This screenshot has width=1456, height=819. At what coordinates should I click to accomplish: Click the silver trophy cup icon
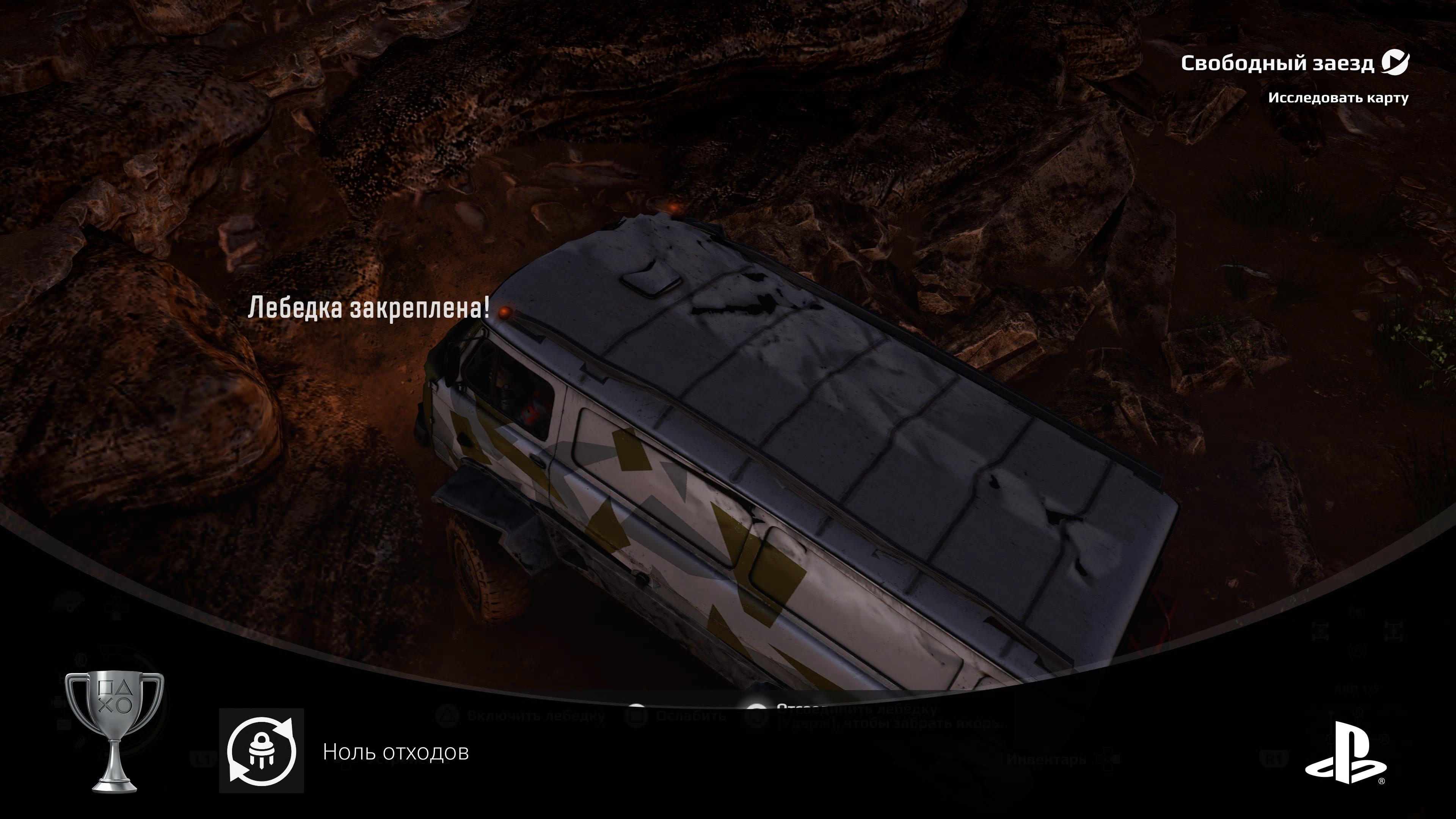(115, 731)
